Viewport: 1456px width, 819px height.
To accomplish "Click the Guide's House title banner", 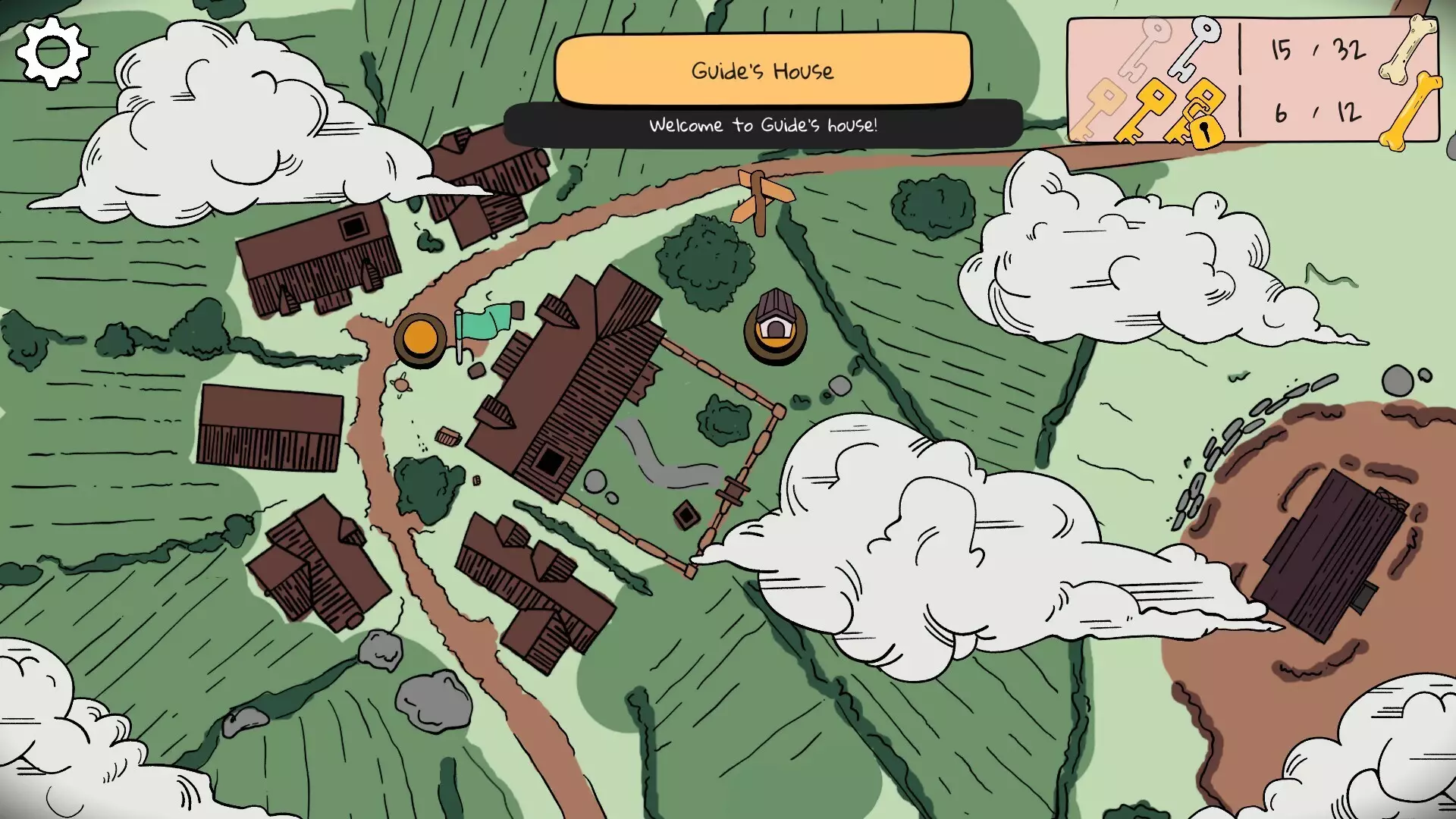I will (x=762, y=70).
